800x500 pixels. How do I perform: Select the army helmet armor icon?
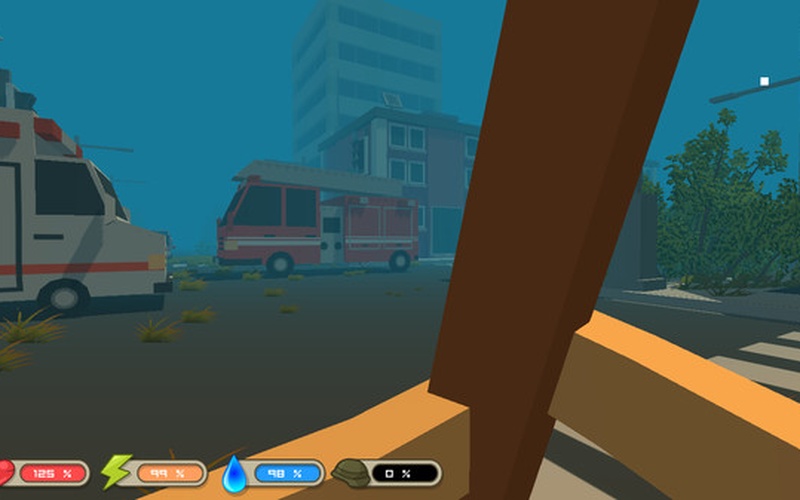coord(350,472)
